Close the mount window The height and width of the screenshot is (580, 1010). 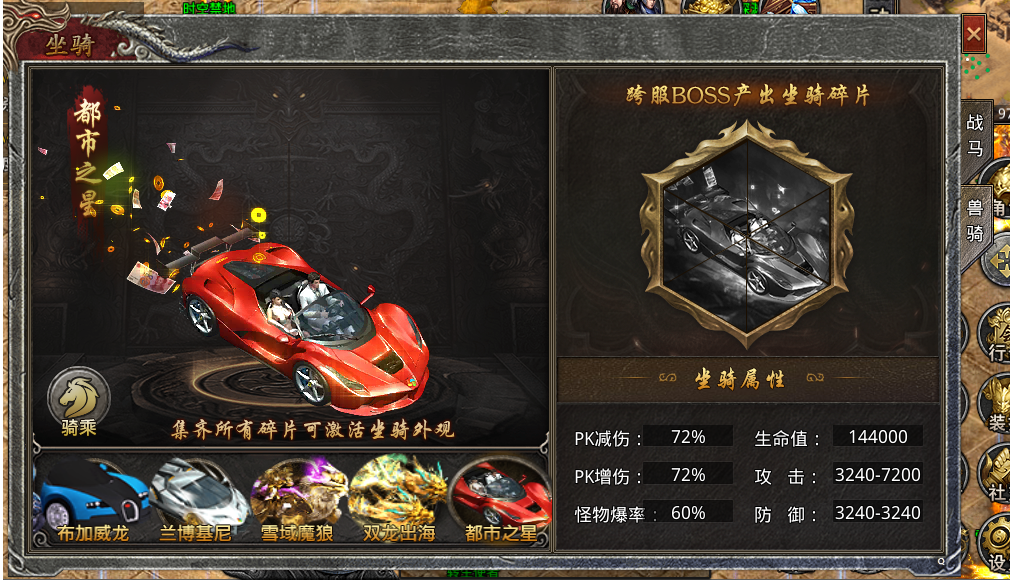coord(973,36)
